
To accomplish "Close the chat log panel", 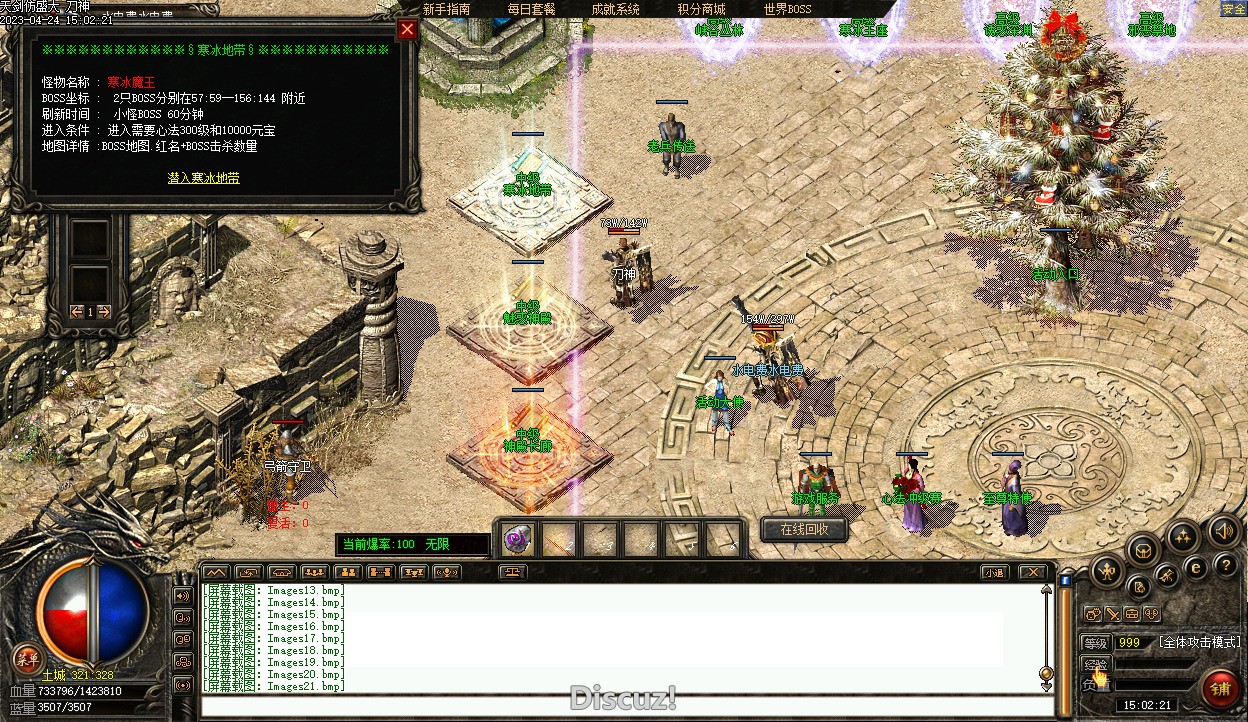I will tap(1033, 572).
